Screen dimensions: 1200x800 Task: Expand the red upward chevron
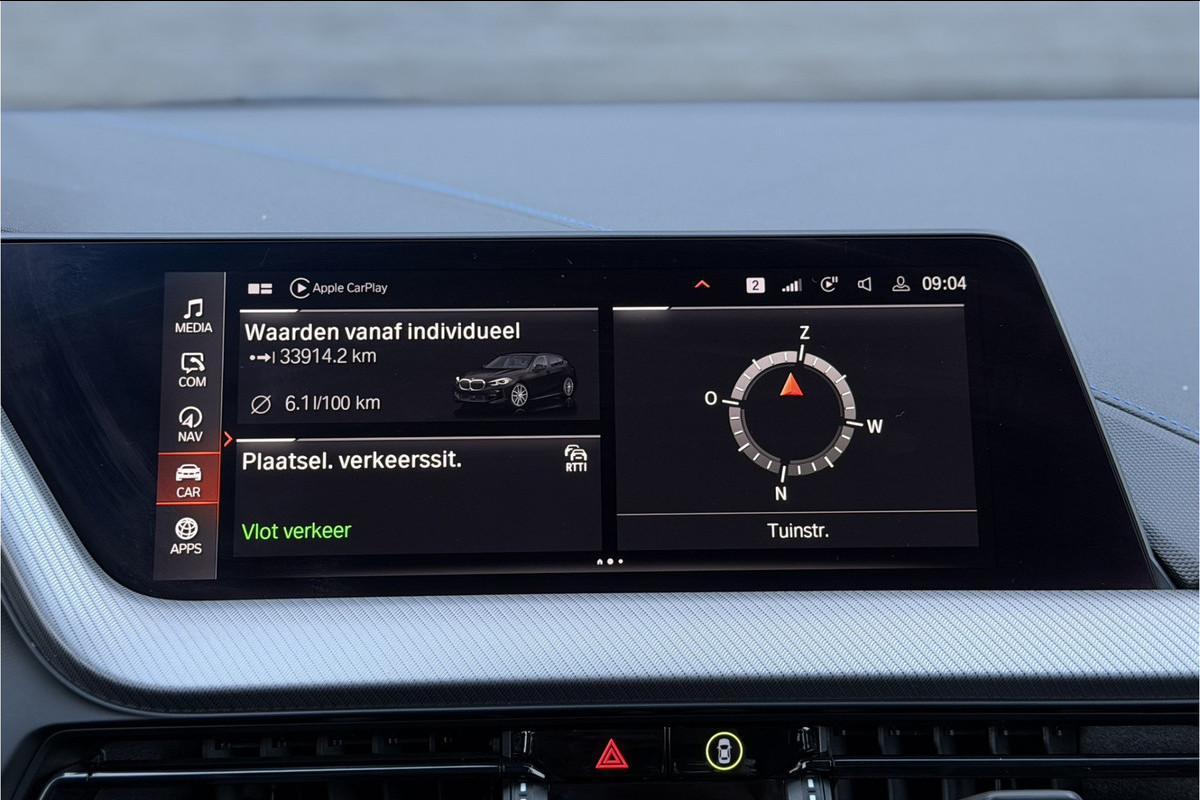pyautogui.click(x=702, y=285)
